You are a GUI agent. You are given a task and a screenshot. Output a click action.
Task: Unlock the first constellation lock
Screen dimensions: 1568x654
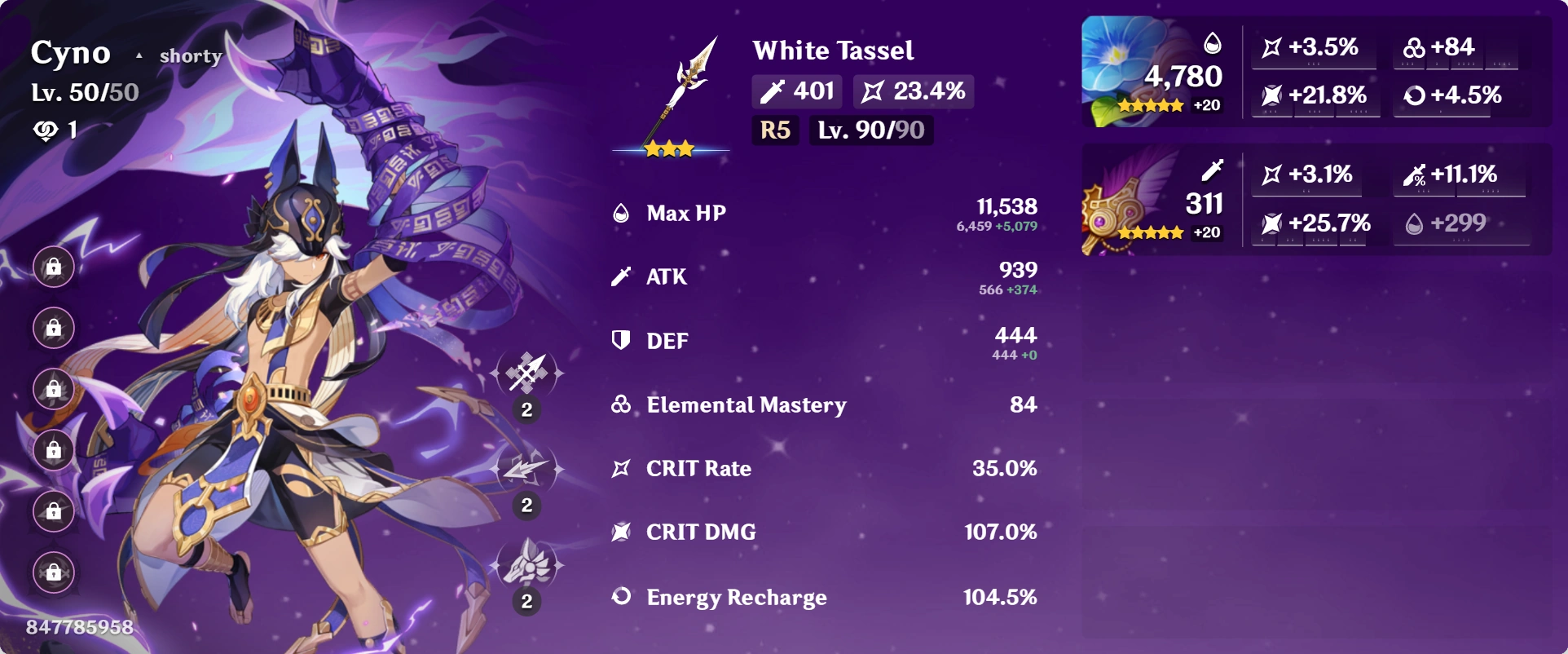pos(52,267)
